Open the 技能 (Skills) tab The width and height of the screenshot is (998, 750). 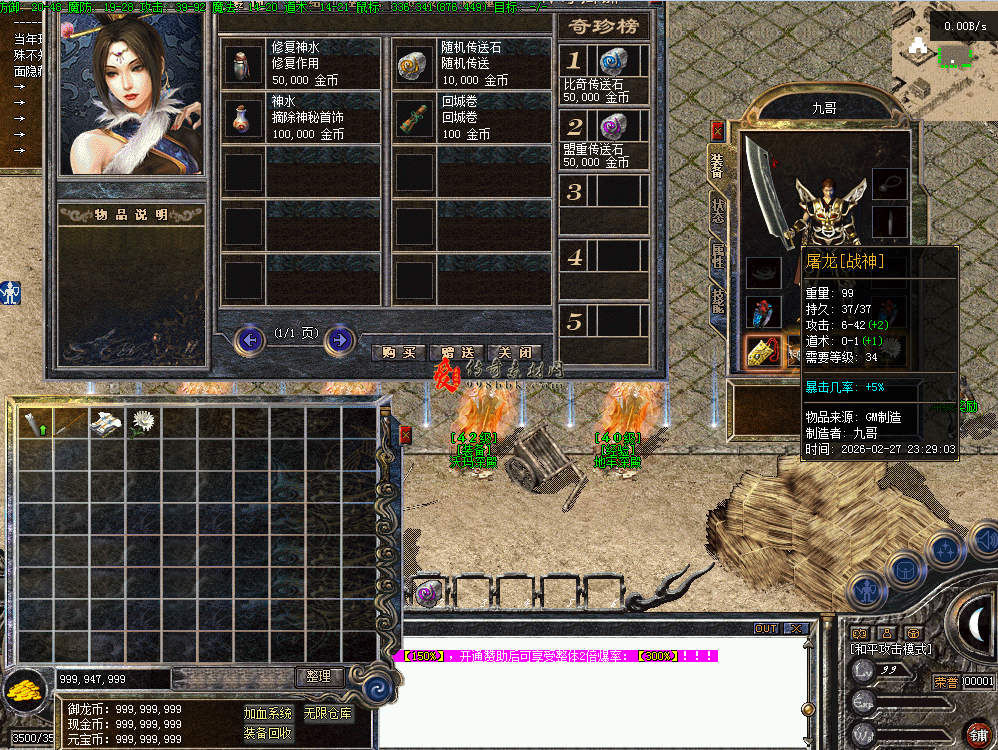pos(718,299)
